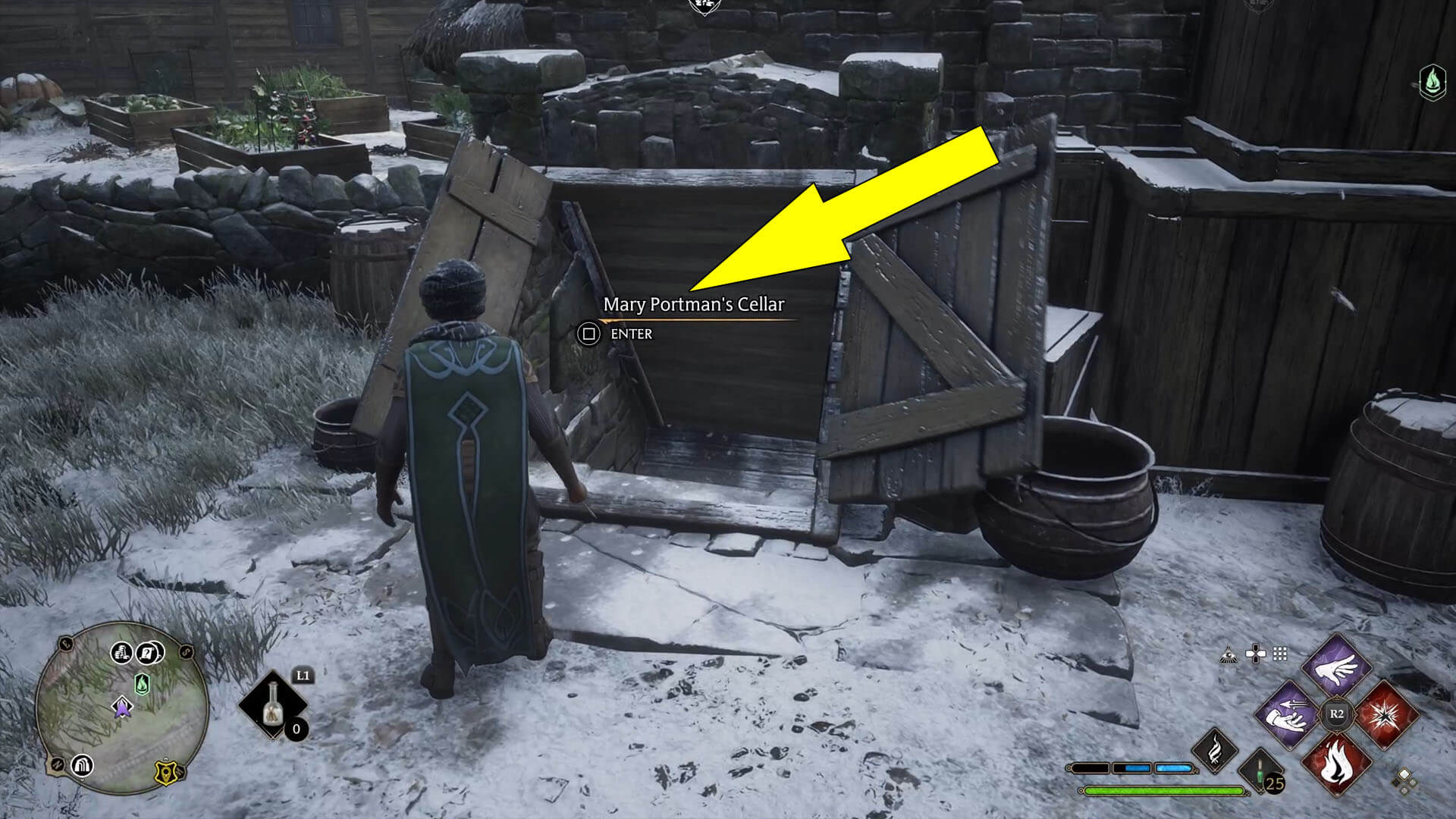Click the L1 potion bottle slot
The image size is (1456, 819).
coord(274,704)
